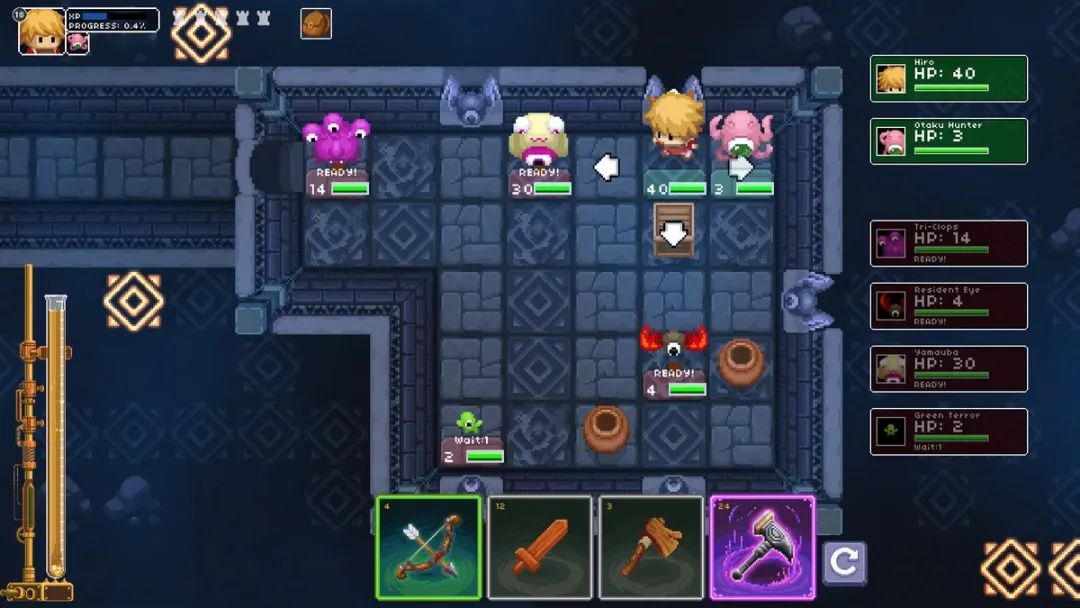The image size is (1080, 608).
Task: Click the circular arrow refresh button
Action: 844,563
